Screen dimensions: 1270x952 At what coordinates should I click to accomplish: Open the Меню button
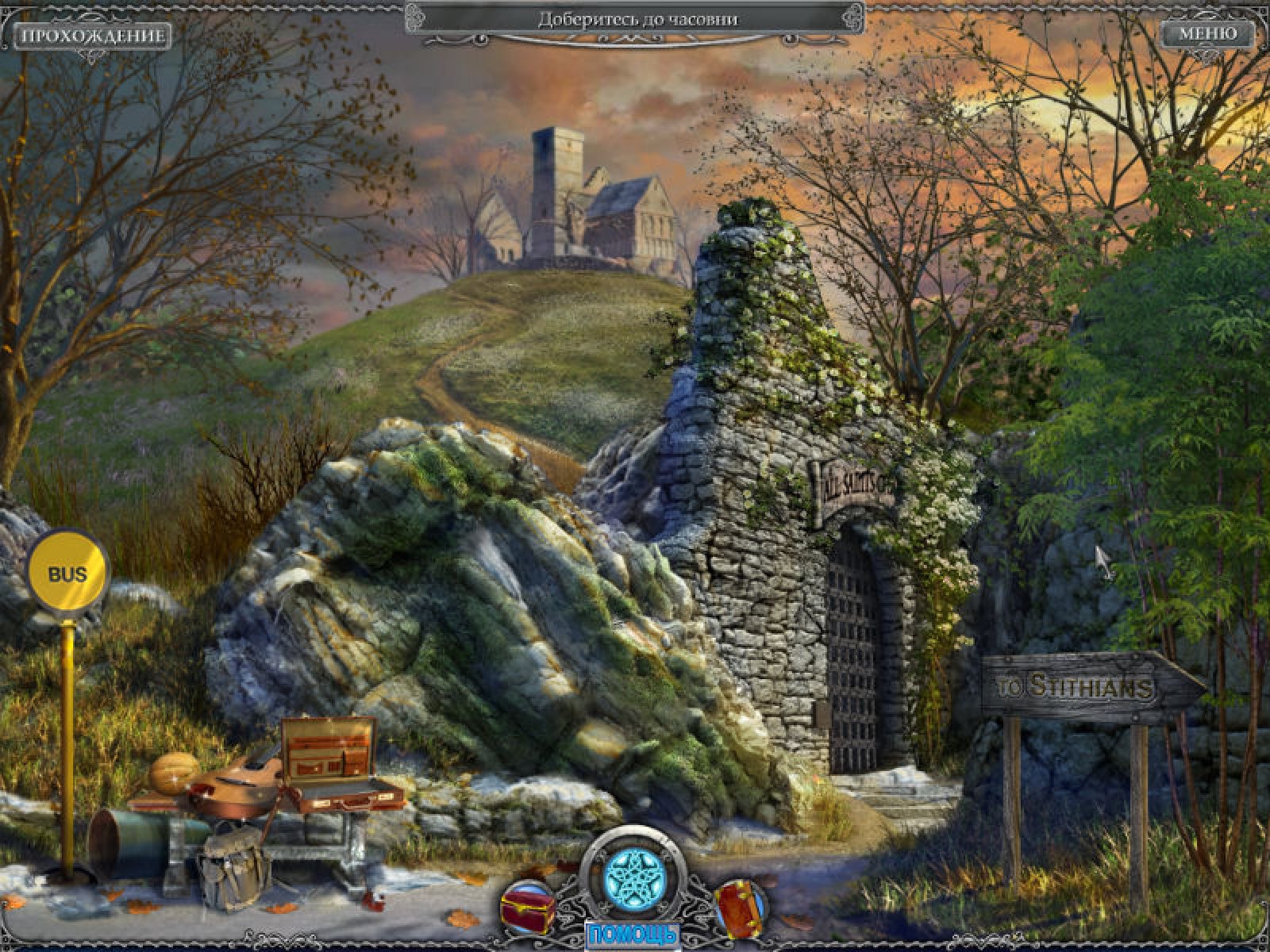pyautogui.click(x=1207, y=34)
